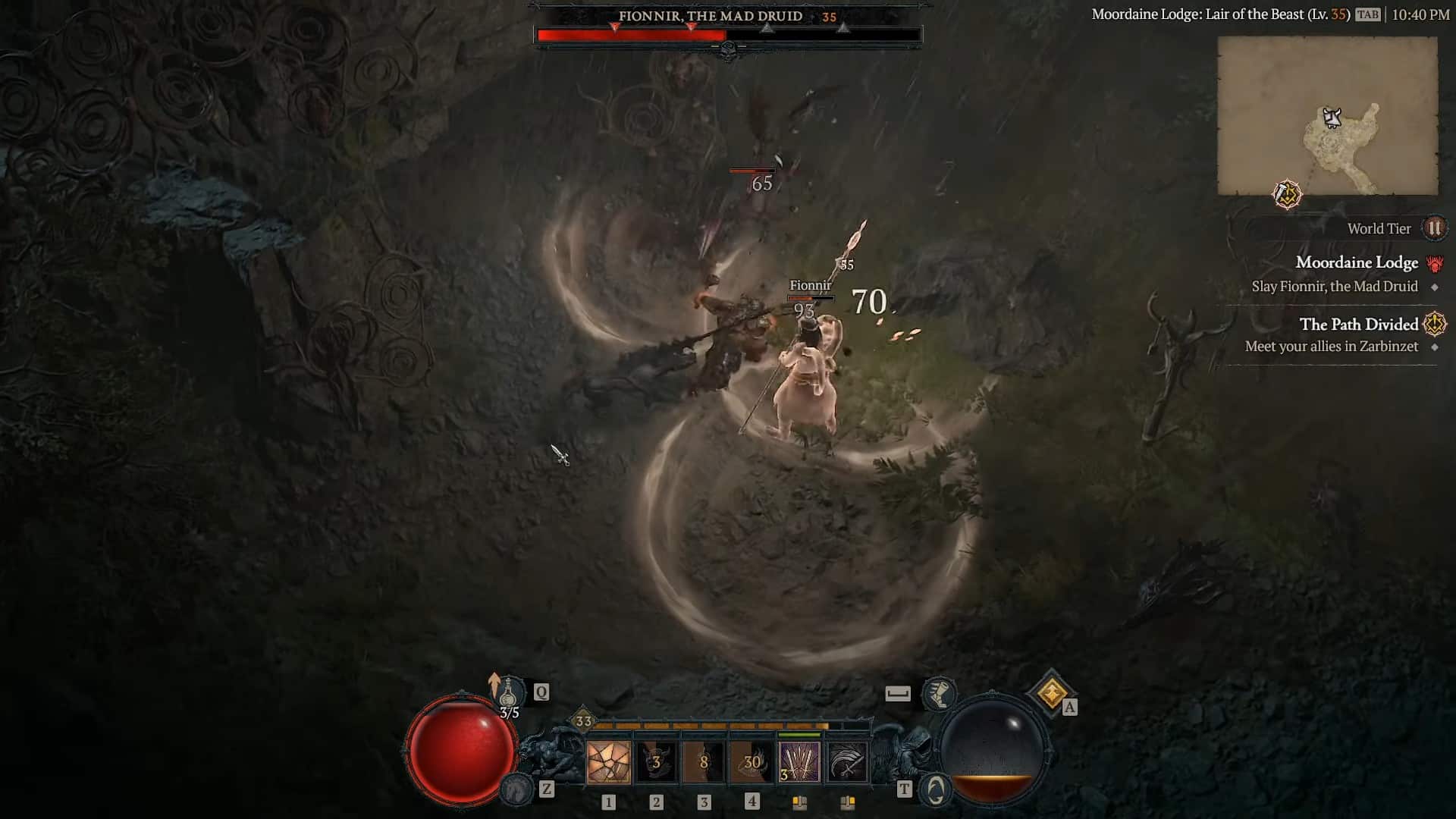Expand The Path Divided quest entry
The width and height of the screenshot is (1456, 819).
coord(1358,325)
